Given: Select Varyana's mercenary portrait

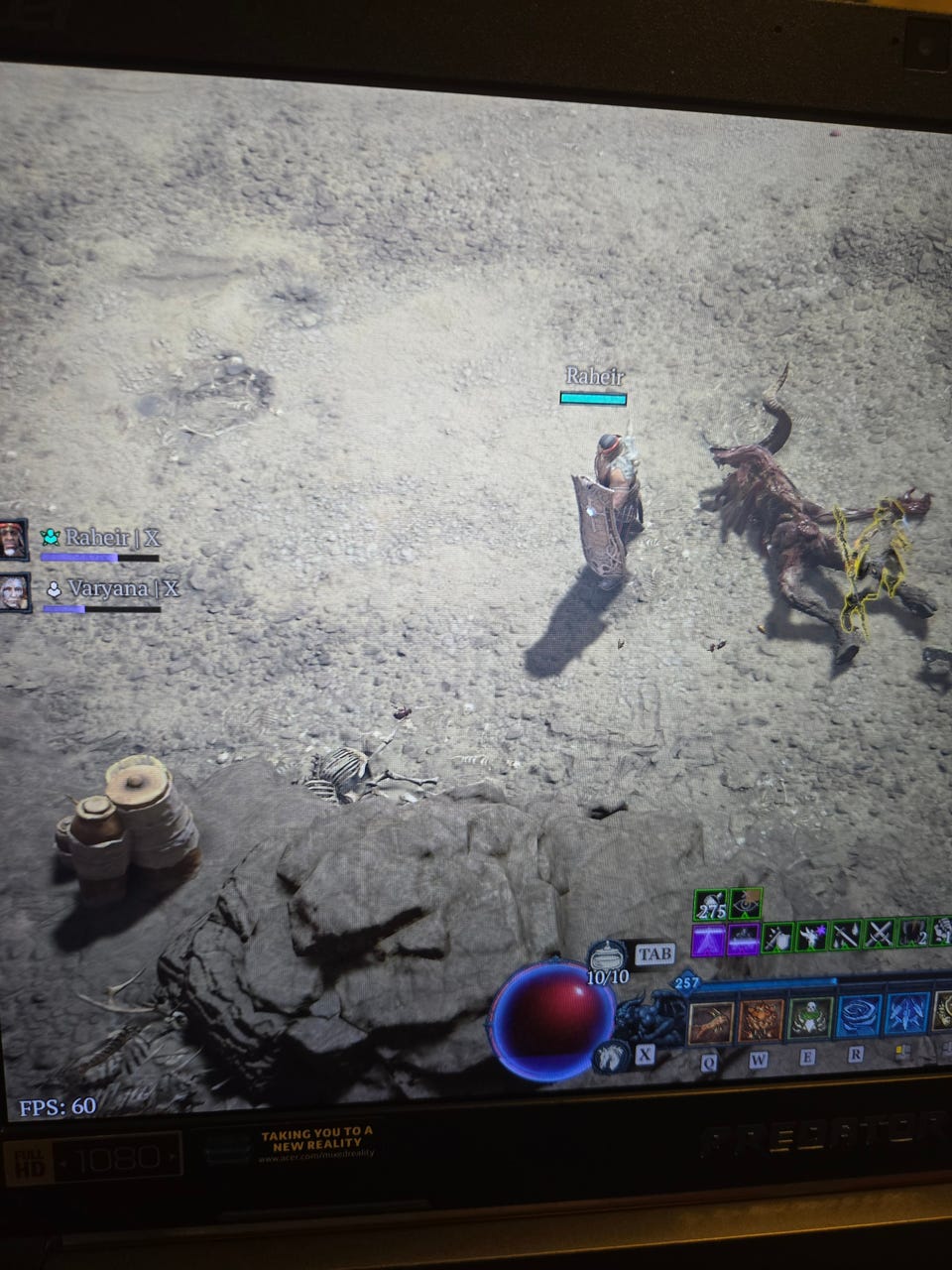Looking at the screenshot, I should click(x=14, y=591).
